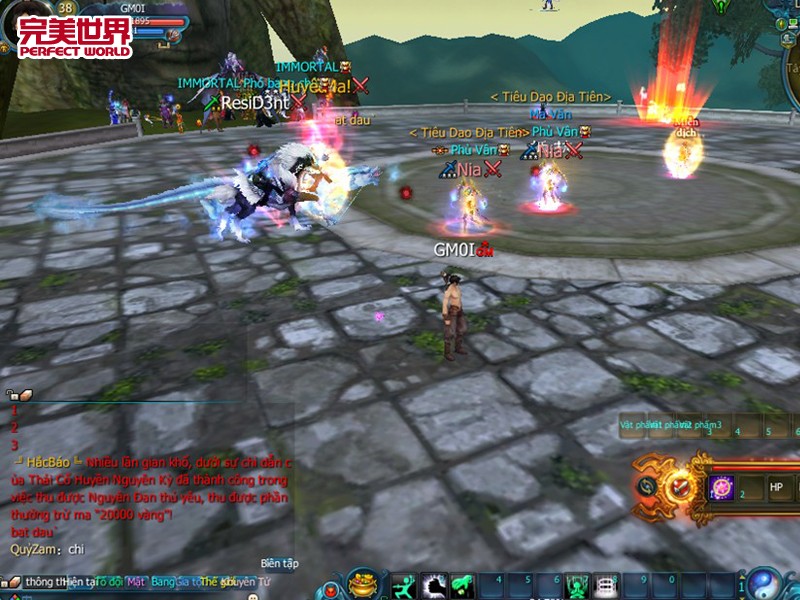Screen dimensions: 800x600
Task: Select the 'Tổ đội' party chat tab
Action: click(108, 581)
